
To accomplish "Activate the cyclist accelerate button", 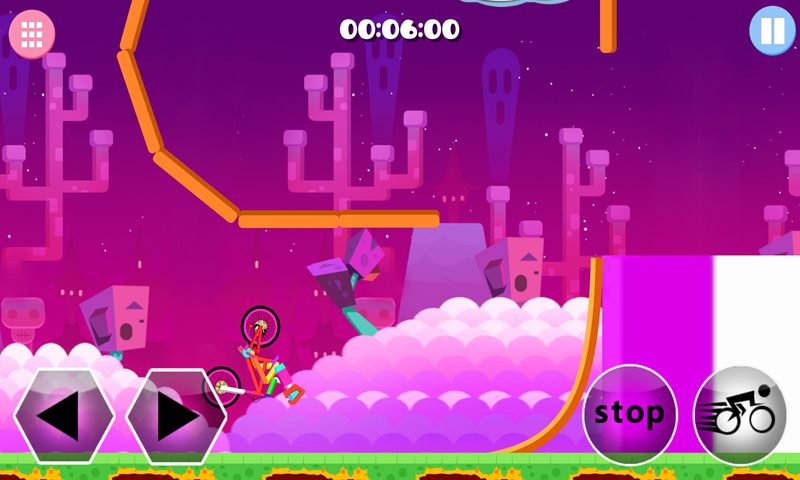I will coord(740,414).
